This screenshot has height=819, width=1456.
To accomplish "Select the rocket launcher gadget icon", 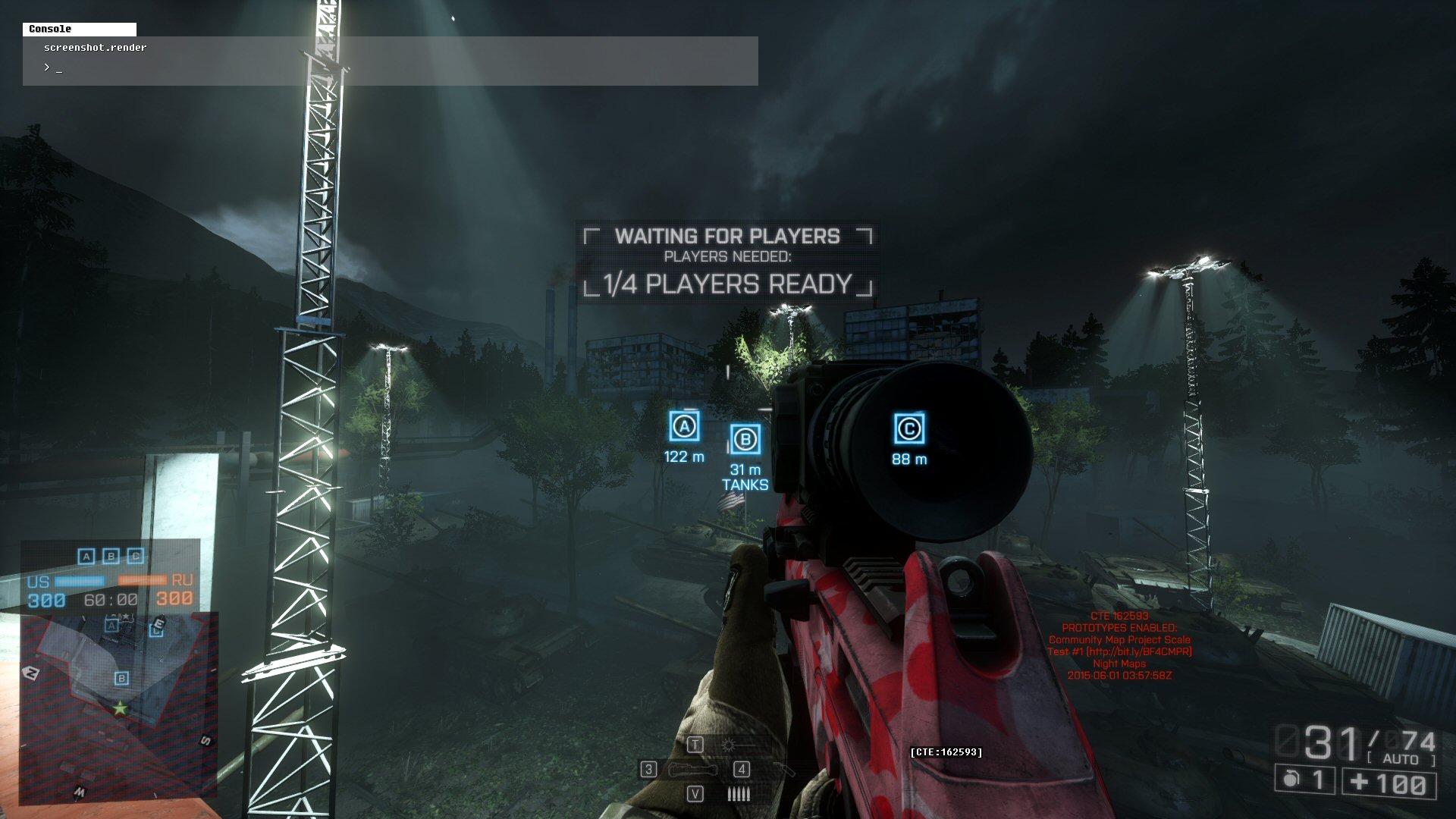I will 692,770.
